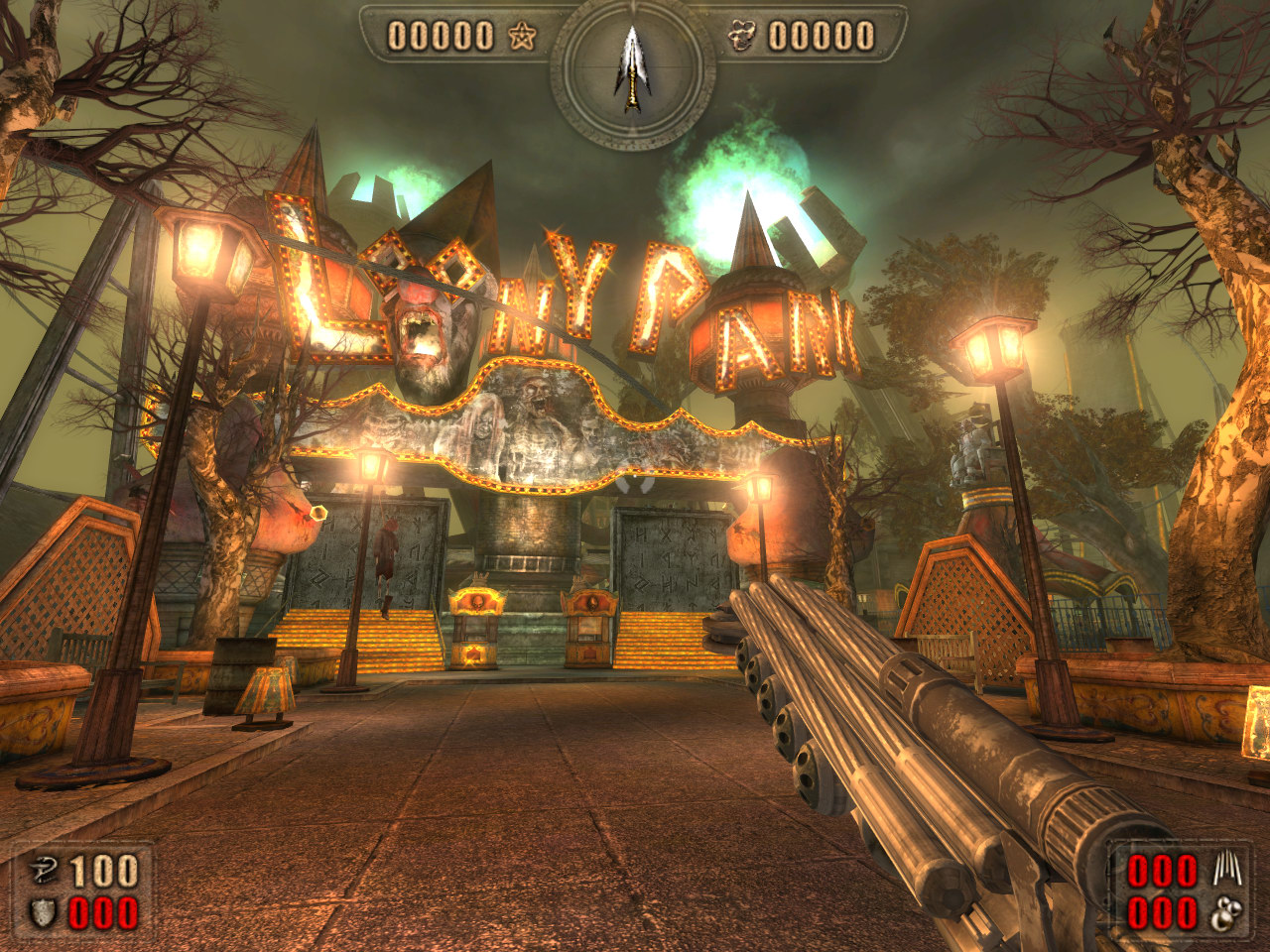Viewport: 1270px width, 952px height.
Task: Click the grenade ammo icon
Action: tap(1227, 913)
